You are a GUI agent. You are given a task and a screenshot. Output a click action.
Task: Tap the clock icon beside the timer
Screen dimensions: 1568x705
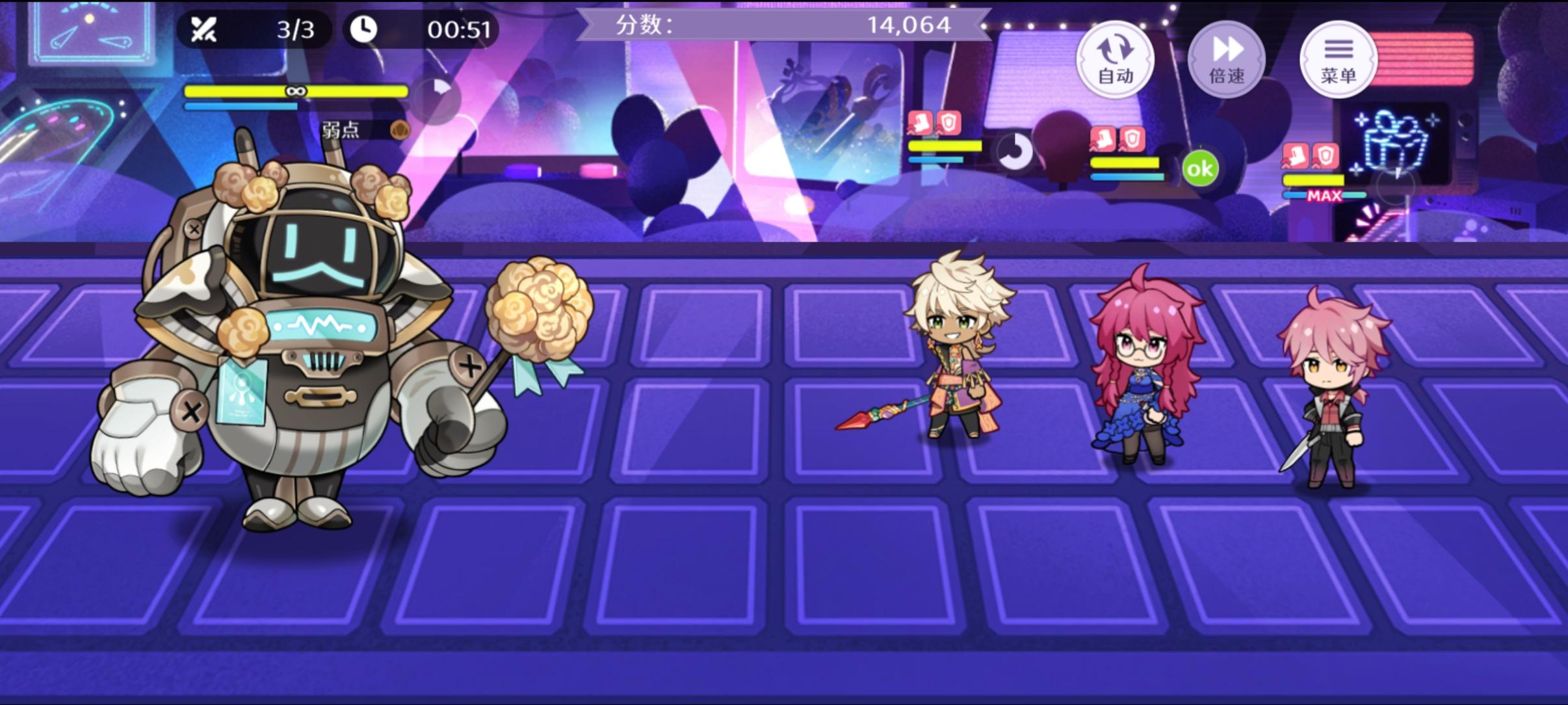coord(365,29)
